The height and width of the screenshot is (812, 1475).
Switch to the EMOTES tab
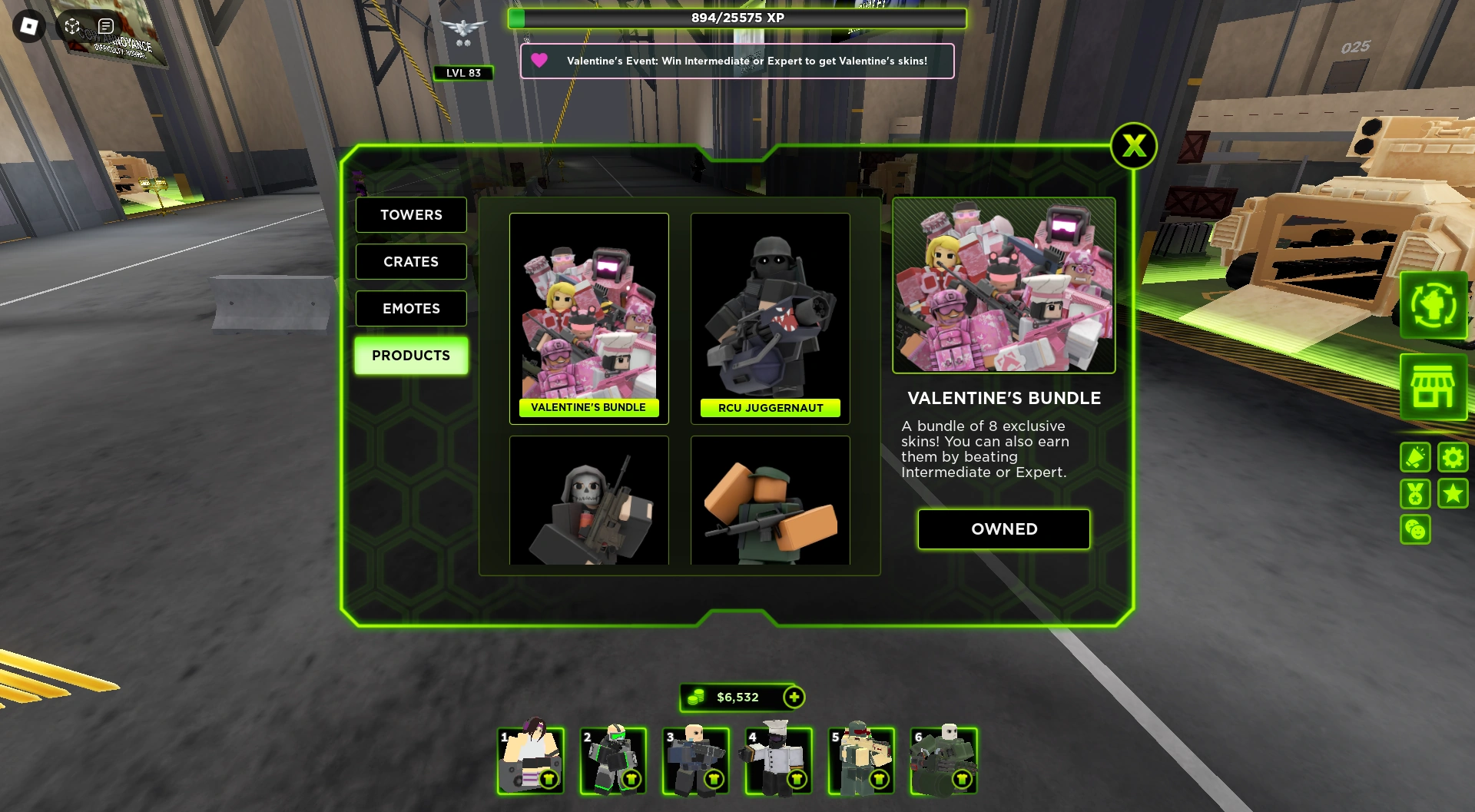(x=411, y=308)
